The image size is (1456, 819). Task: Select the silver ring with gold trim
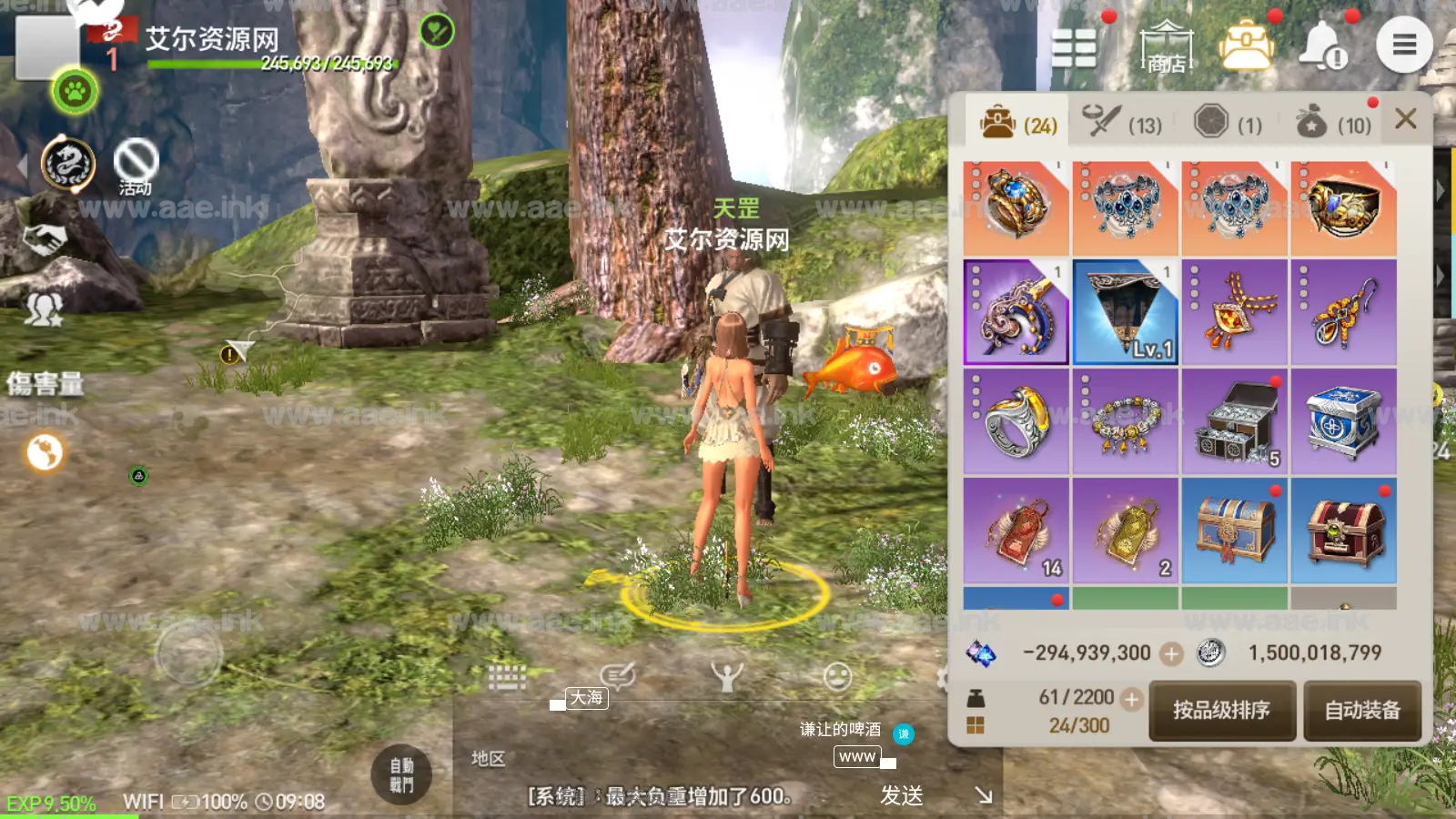point(1016,421)
